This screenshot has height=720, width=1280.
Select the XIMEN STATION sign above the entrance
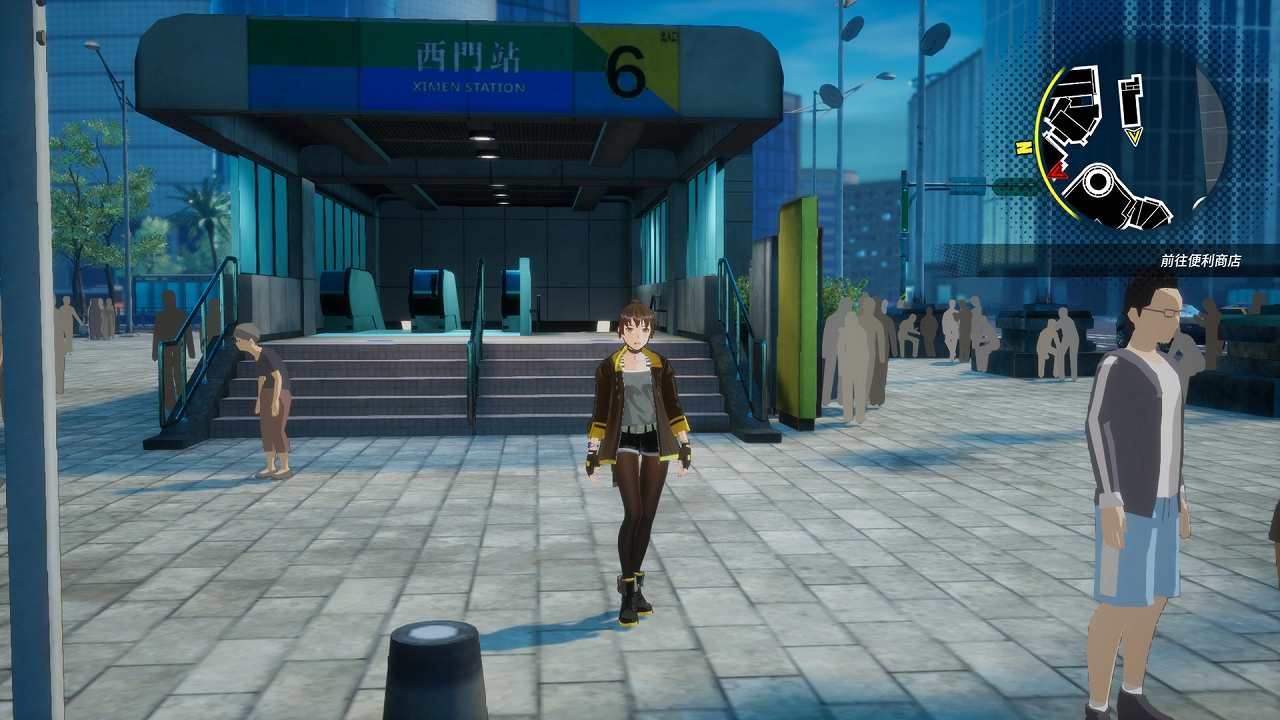pyautogui.click(x=470, y=89)
